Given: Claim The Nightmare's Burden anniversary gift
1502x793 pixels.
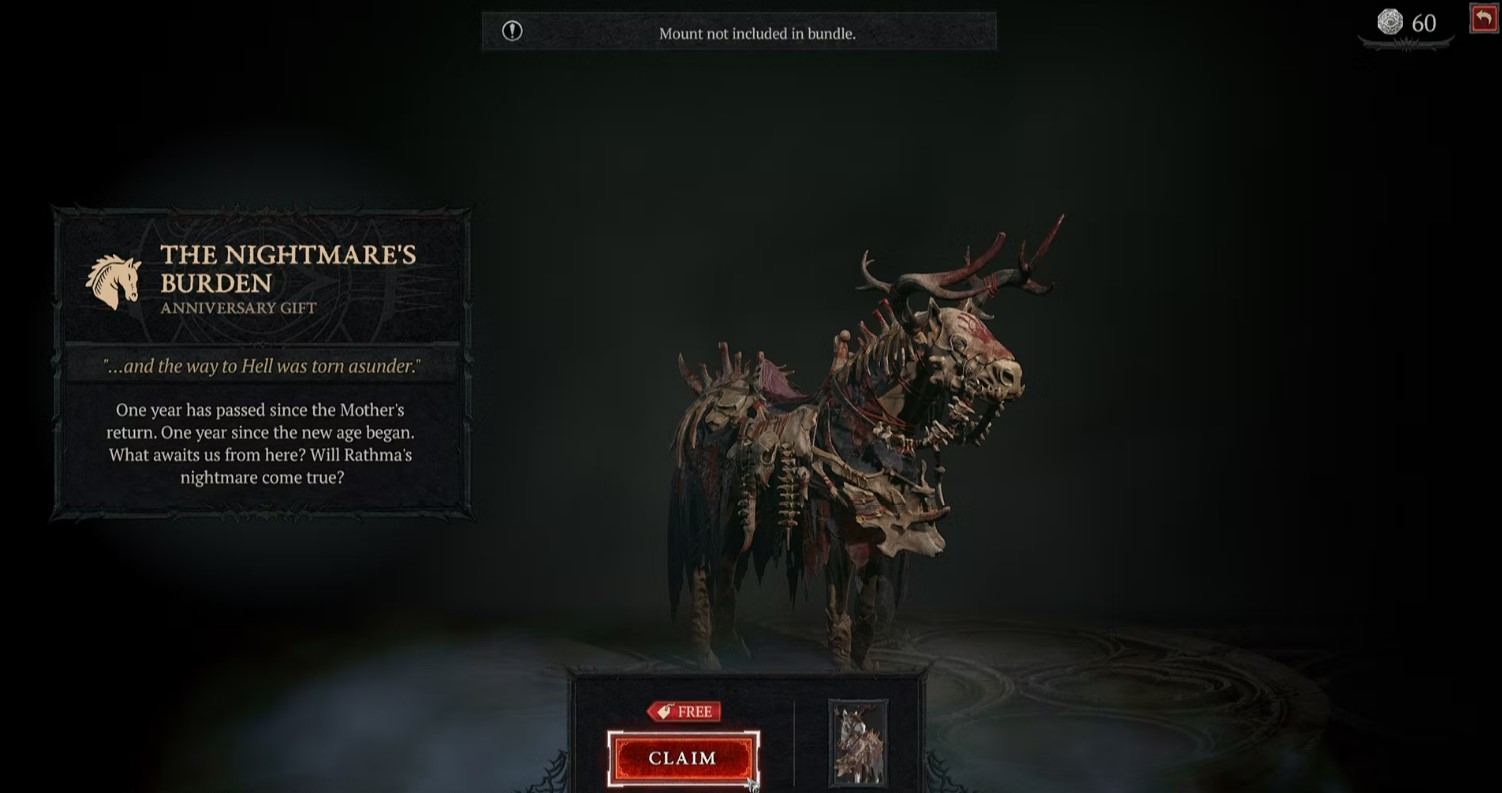Looking at the screenshot, I should pyautogui.click(x=683, y=758).
